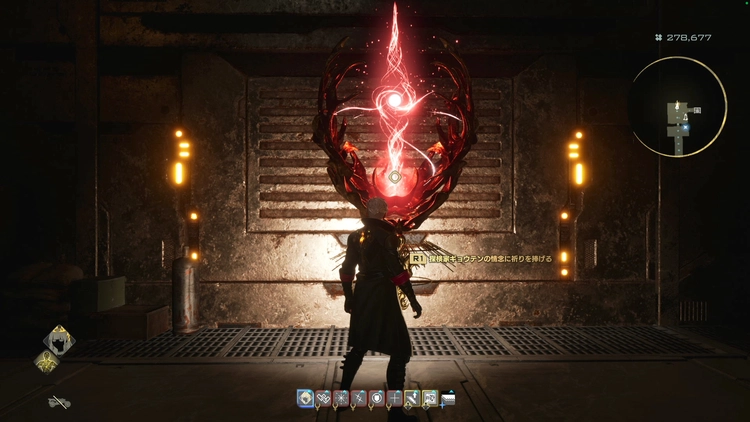Open the circular minimap
Image resolution: width=750 pixels, height=422 pixels.
(x=680, y=105)
